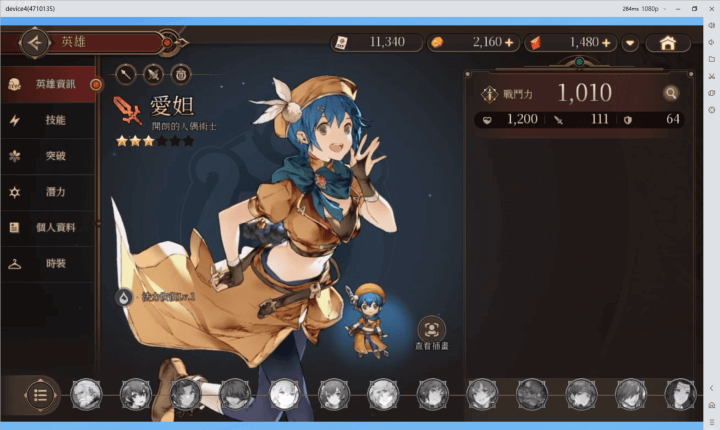Maximize the emulator window
The height and width of the screenshot is (430, 720).
click(694, 8)
